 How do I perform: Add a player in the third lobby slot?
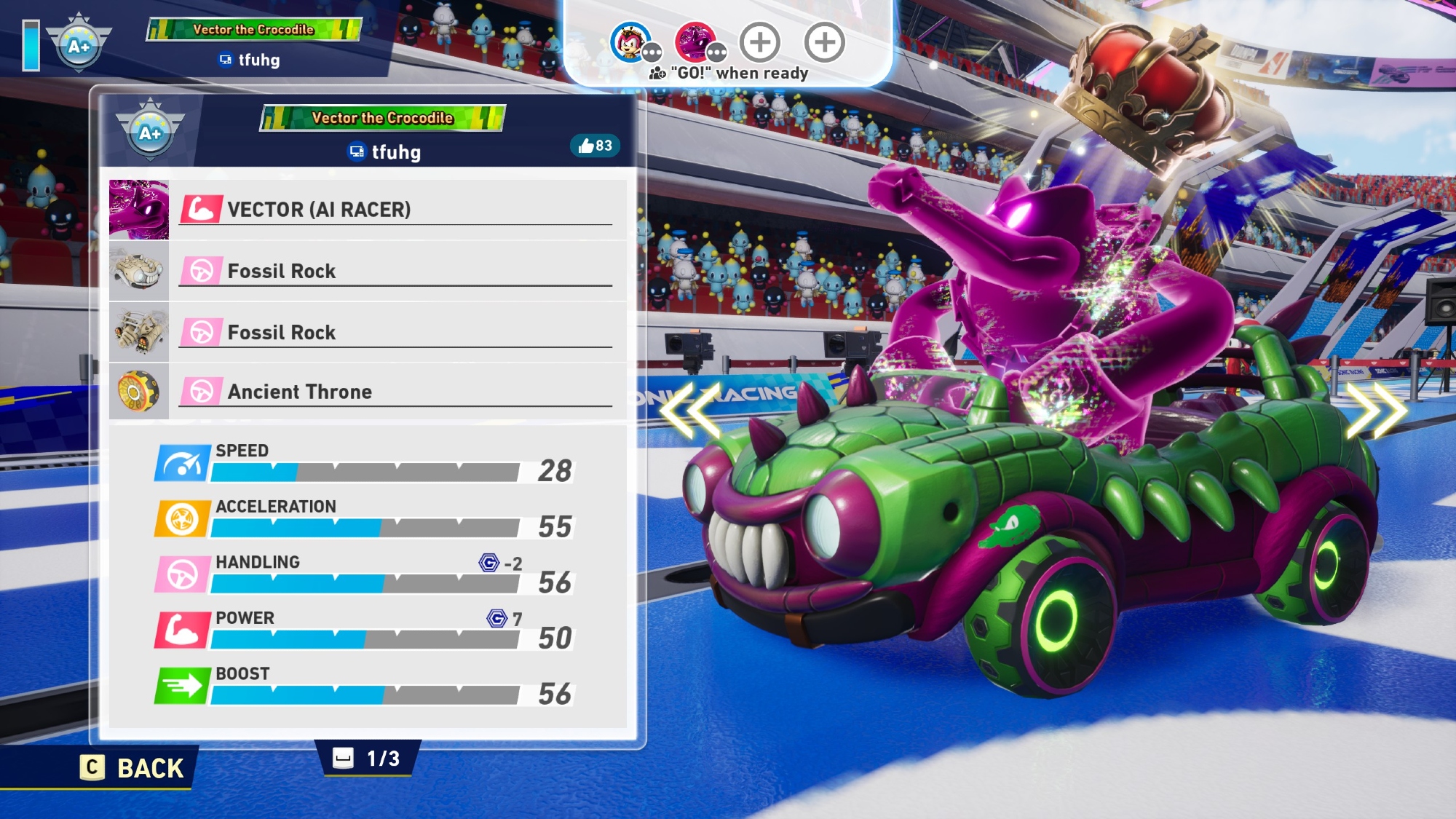(760, 42)
